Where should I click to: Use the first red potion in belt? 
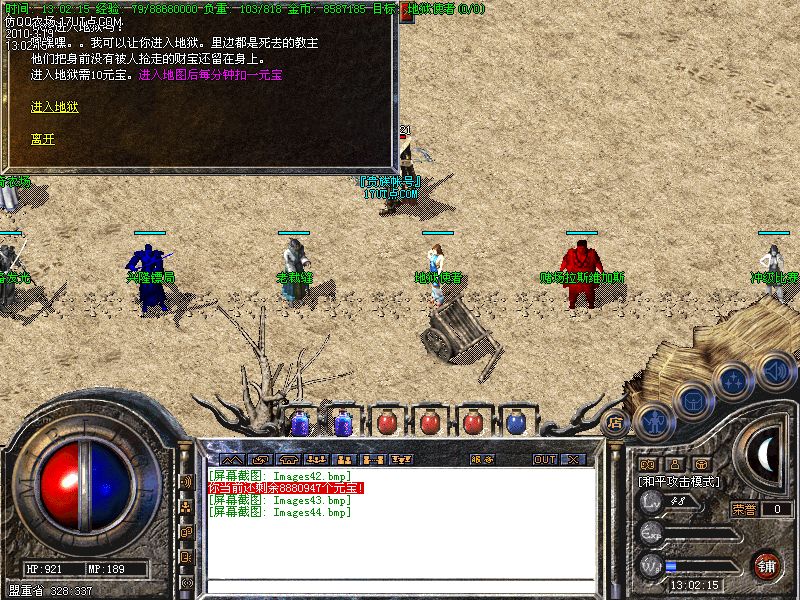click(386, 423)
